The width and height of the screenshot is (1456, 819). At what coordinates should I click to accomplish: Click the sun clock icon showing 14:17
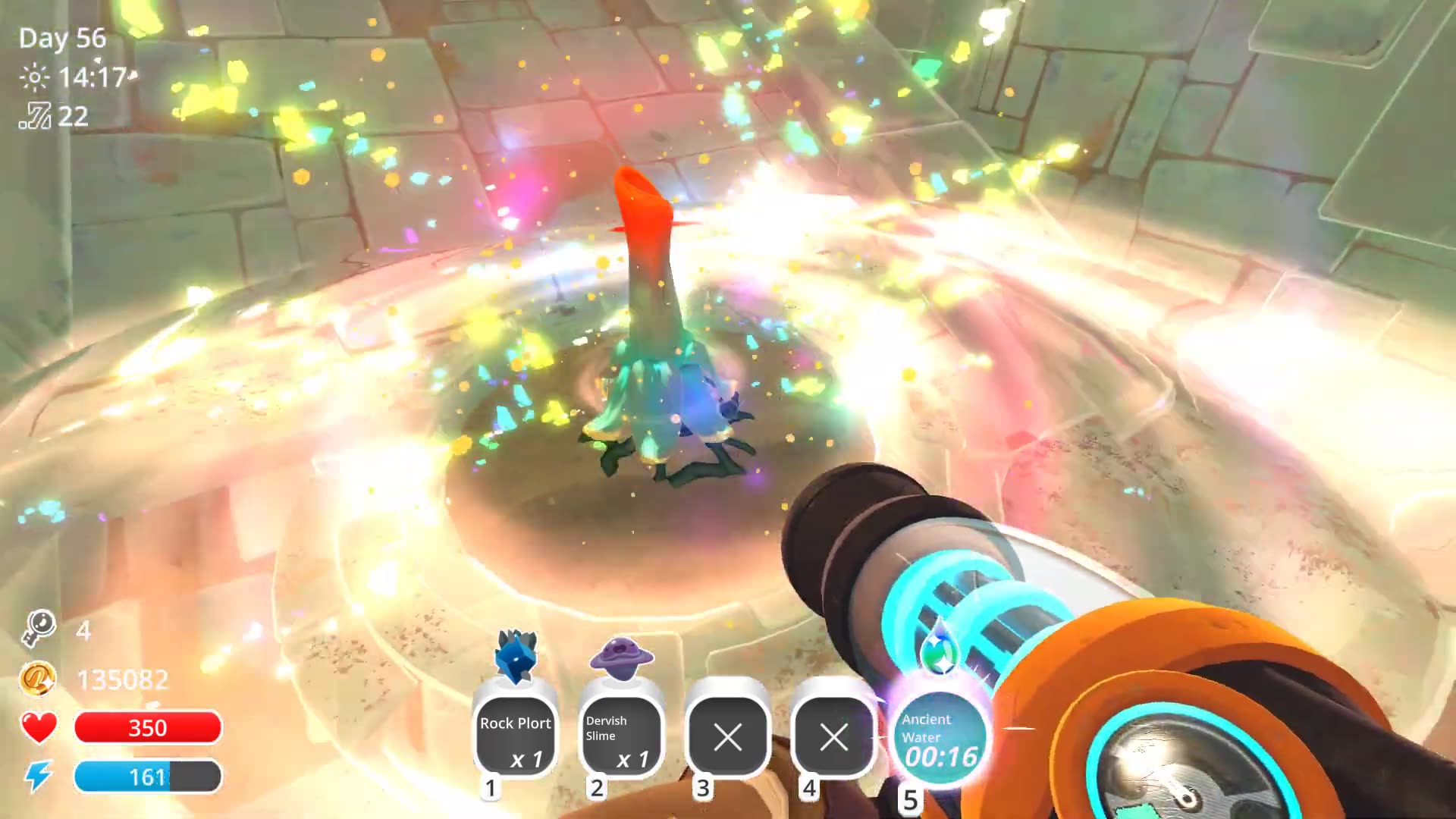tap(36, 76)
